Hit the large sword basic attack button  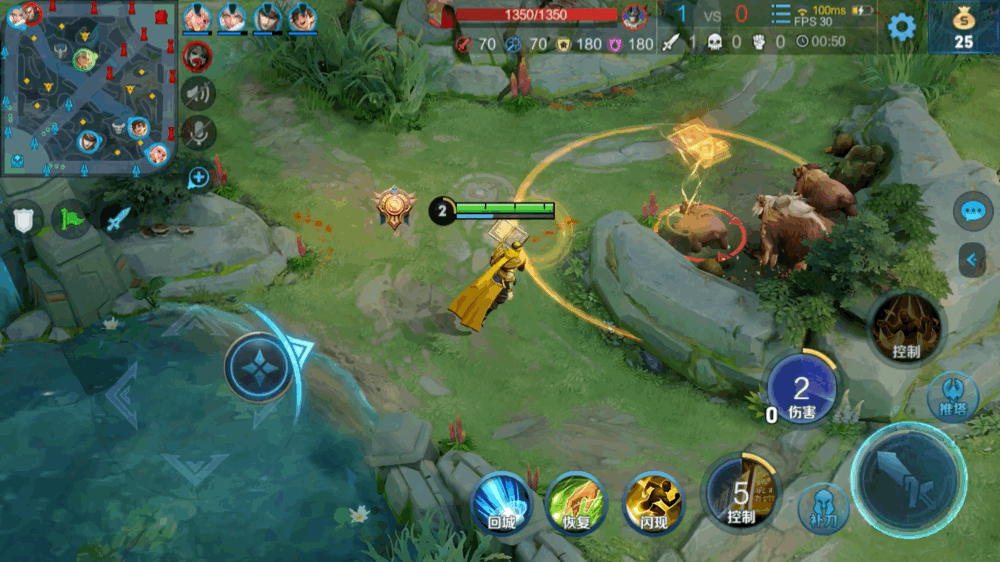tap(908, 481)
